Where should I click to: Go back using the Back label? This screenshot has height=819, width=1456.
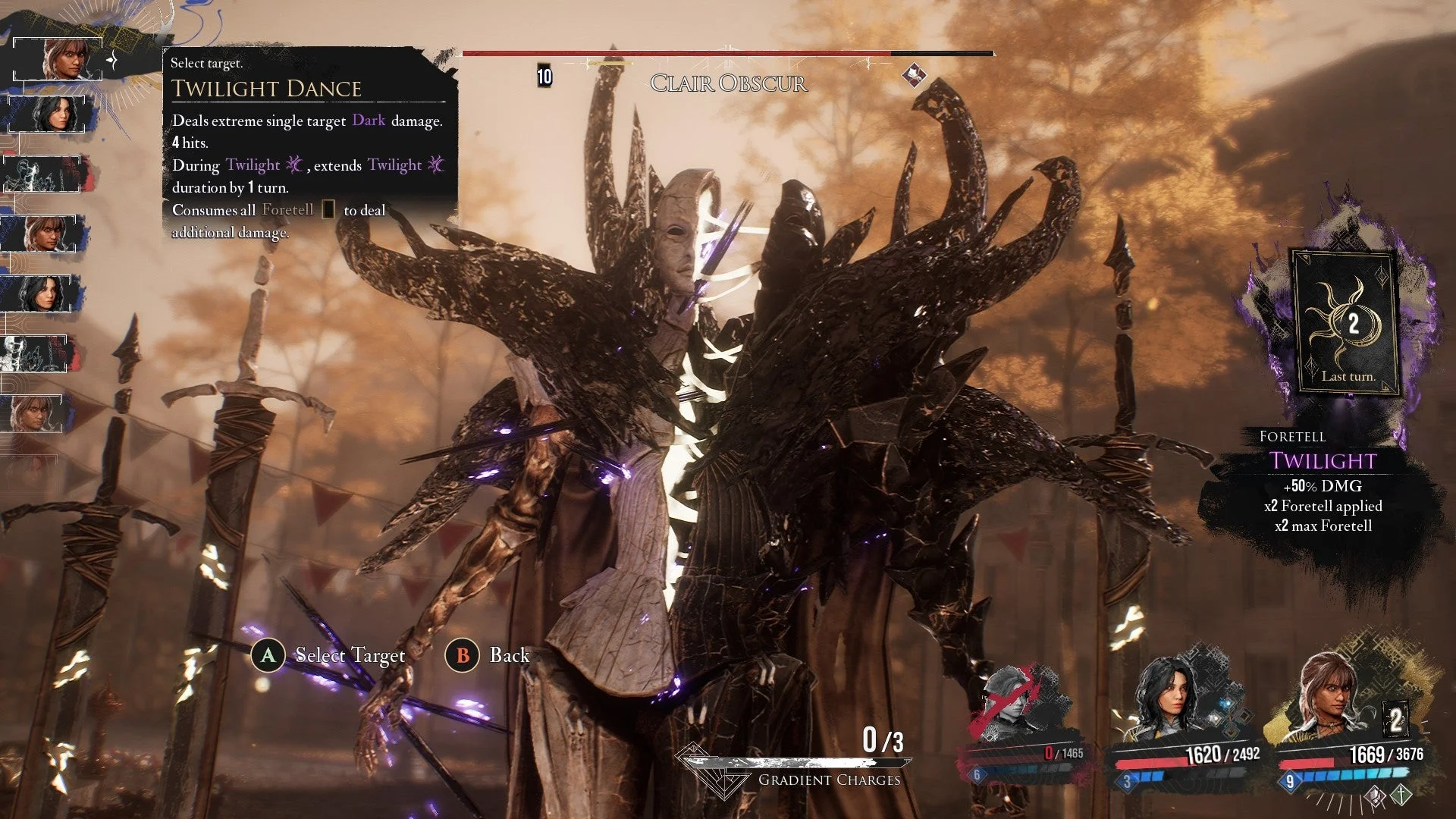tap(509, 655)
